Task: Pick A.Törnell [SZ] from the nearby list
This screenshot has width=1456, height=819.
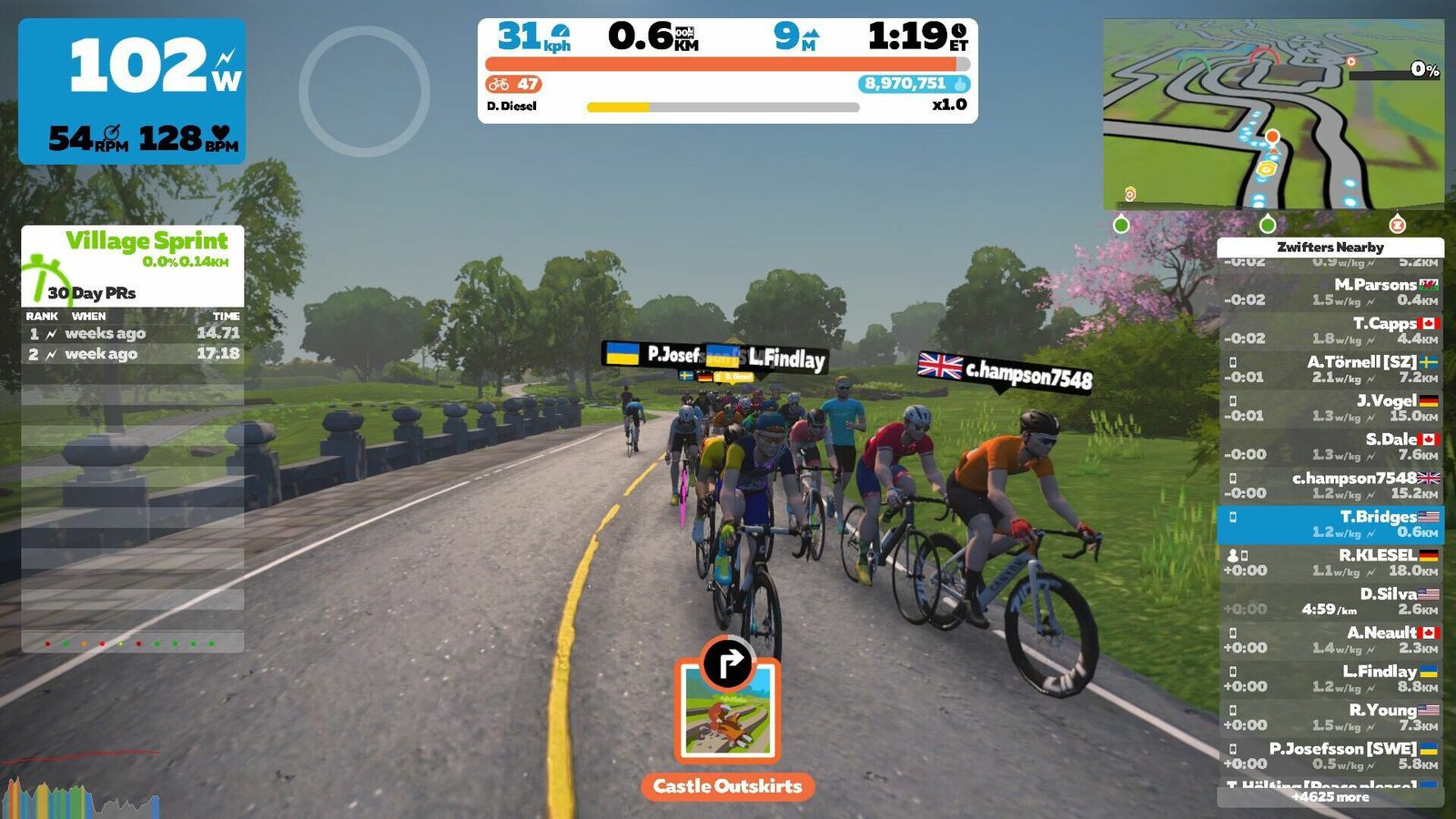Action: [1330, 369]
